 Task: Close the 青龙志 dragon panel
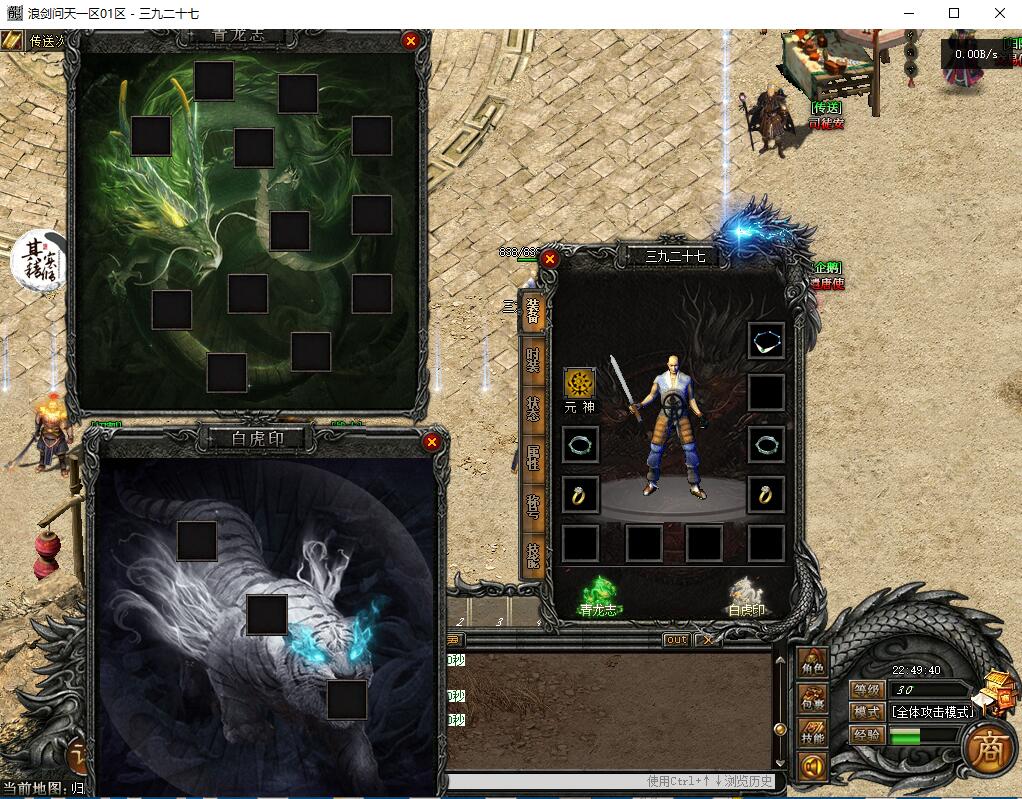tap(410, 41)
